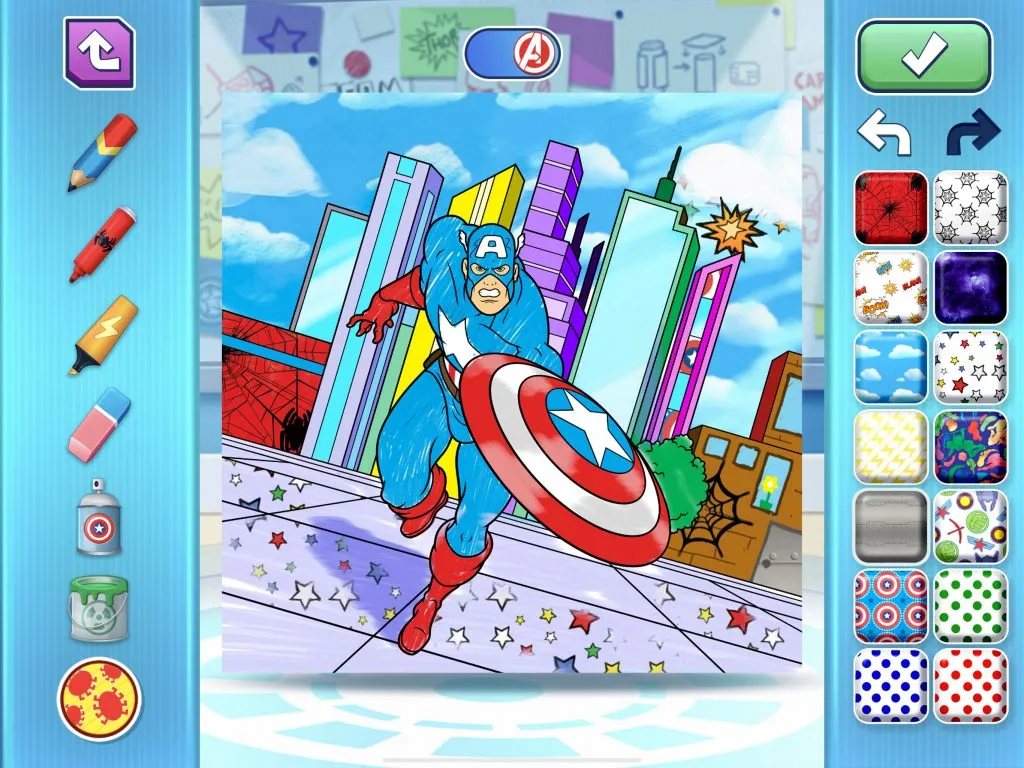Pick the red spider web pattern

click(x=891, y=207)
